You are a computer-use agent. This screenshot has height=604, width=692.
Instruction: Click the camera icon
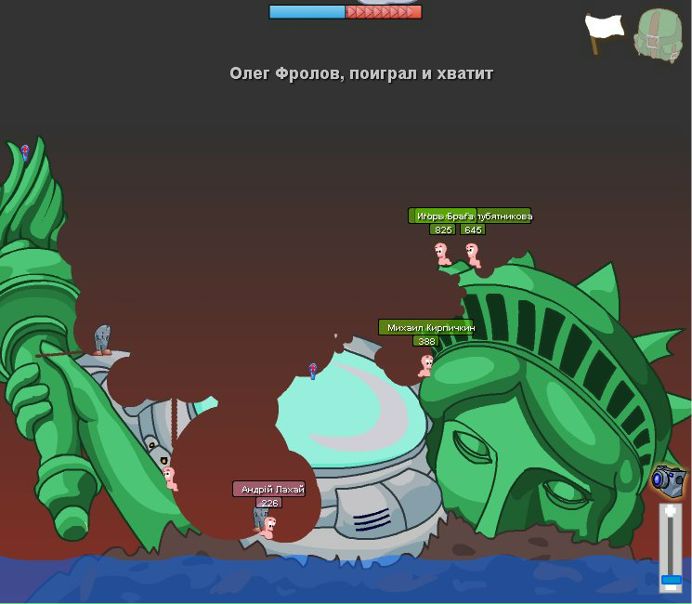tap(667, 480)
